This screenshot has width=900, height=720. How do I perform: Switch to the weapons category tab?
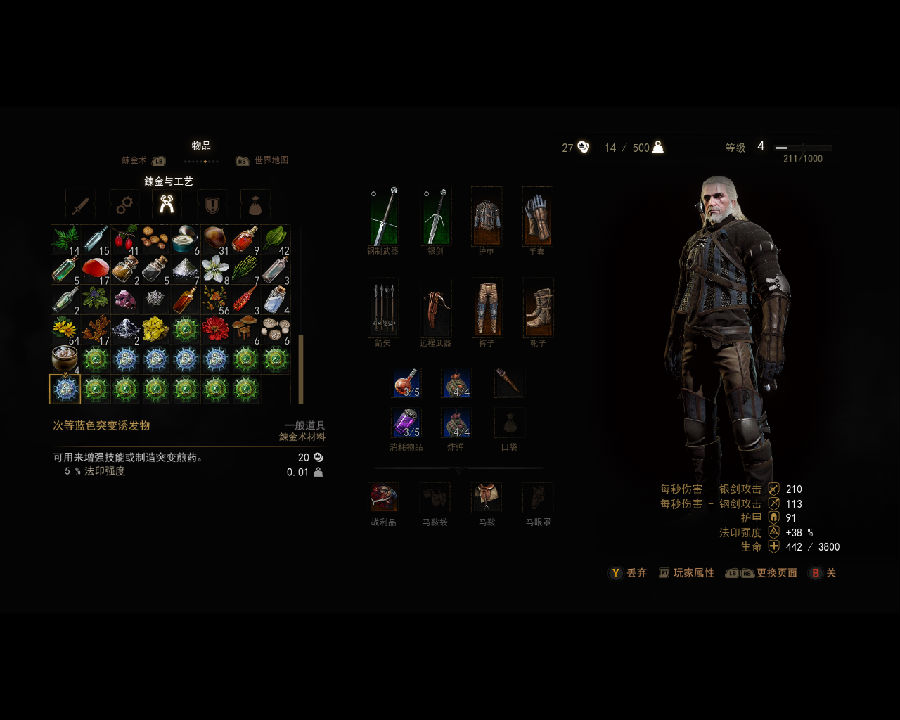pos(80,205)
